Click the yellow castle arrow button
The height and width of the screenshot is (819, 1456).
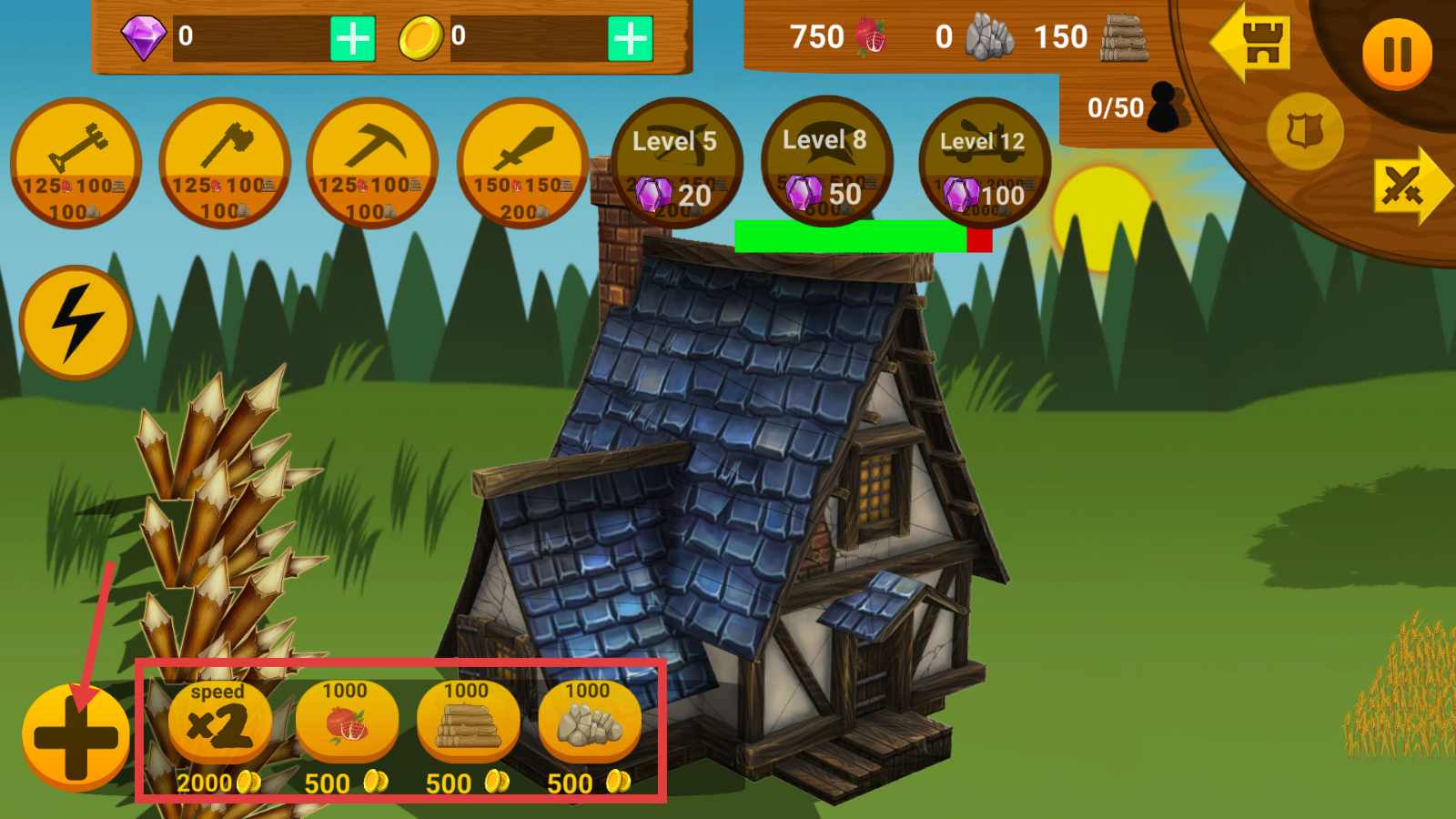click(x=1252, y=45)
